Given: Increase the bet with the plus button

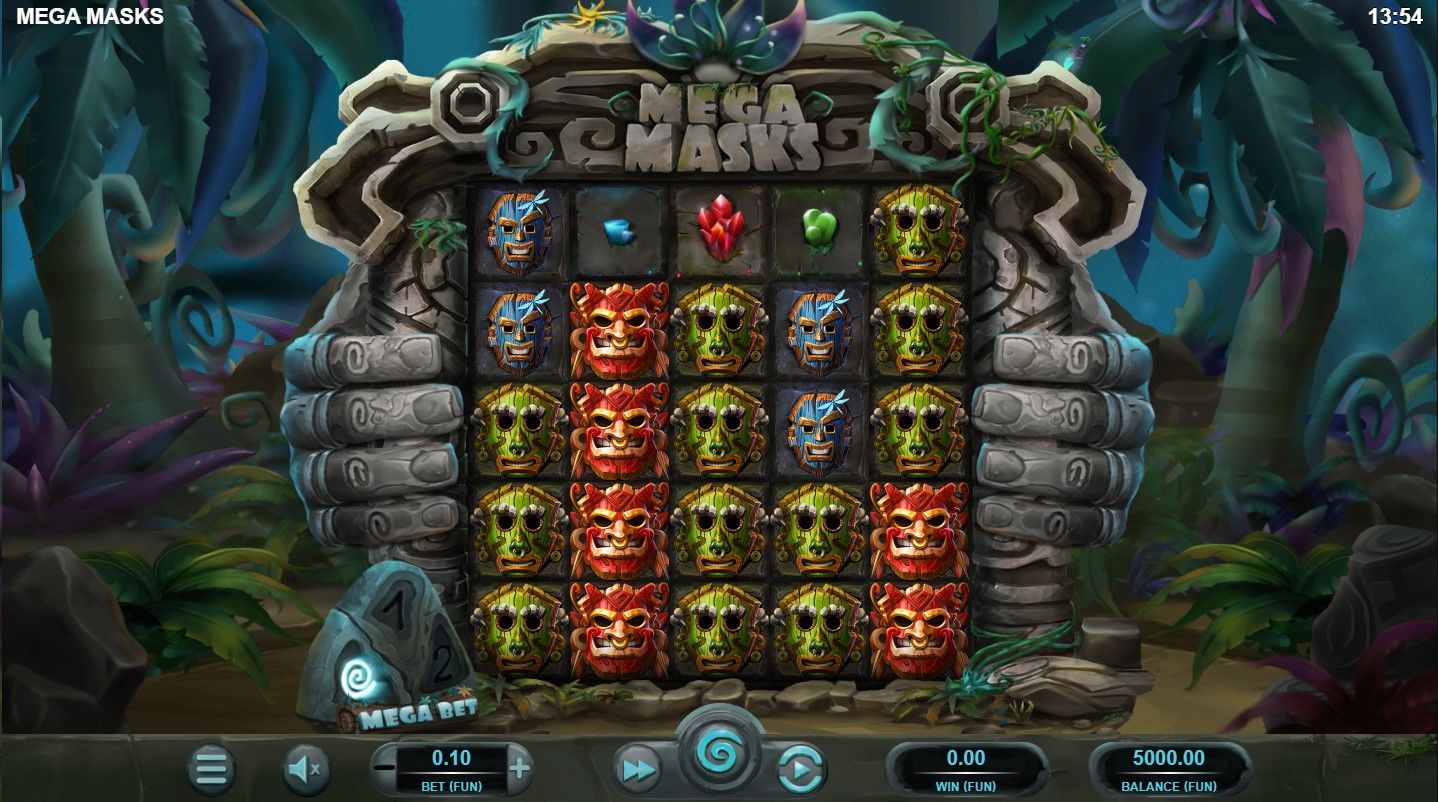Looking at the screenshot, I should tap(519, 768).
